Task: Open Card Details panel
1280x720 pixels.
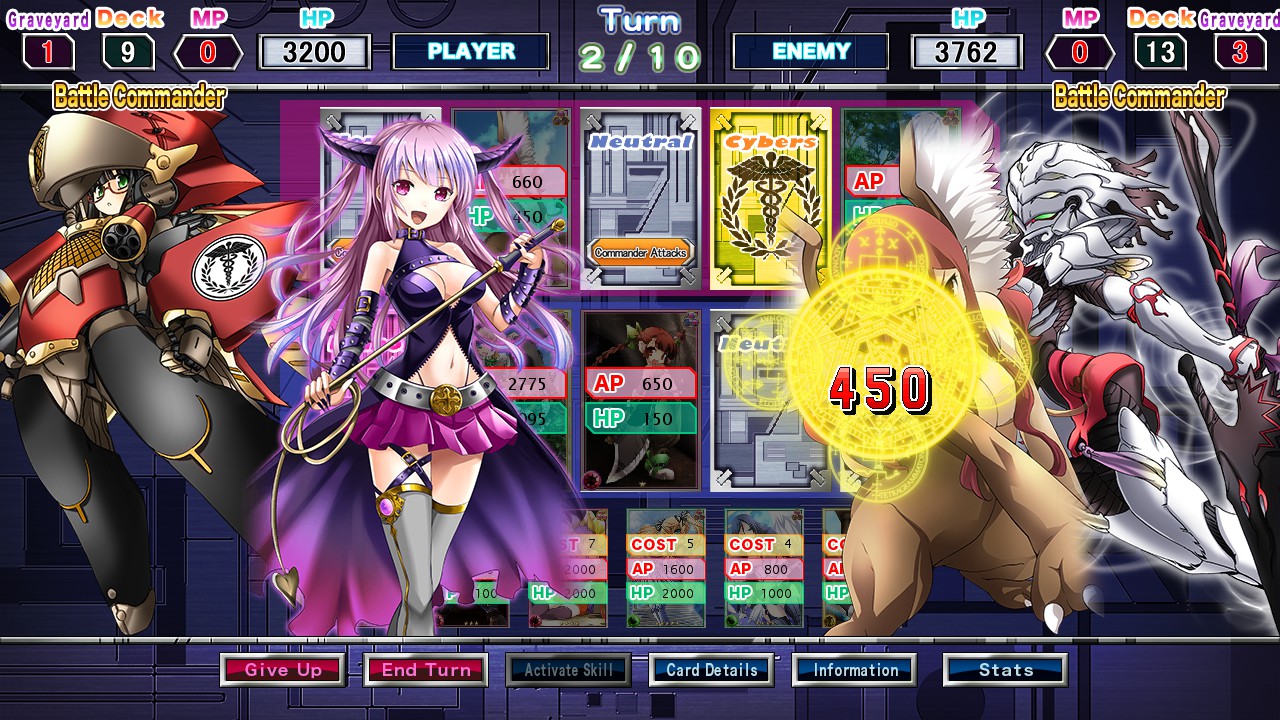Action: click(x=711, y=670)
